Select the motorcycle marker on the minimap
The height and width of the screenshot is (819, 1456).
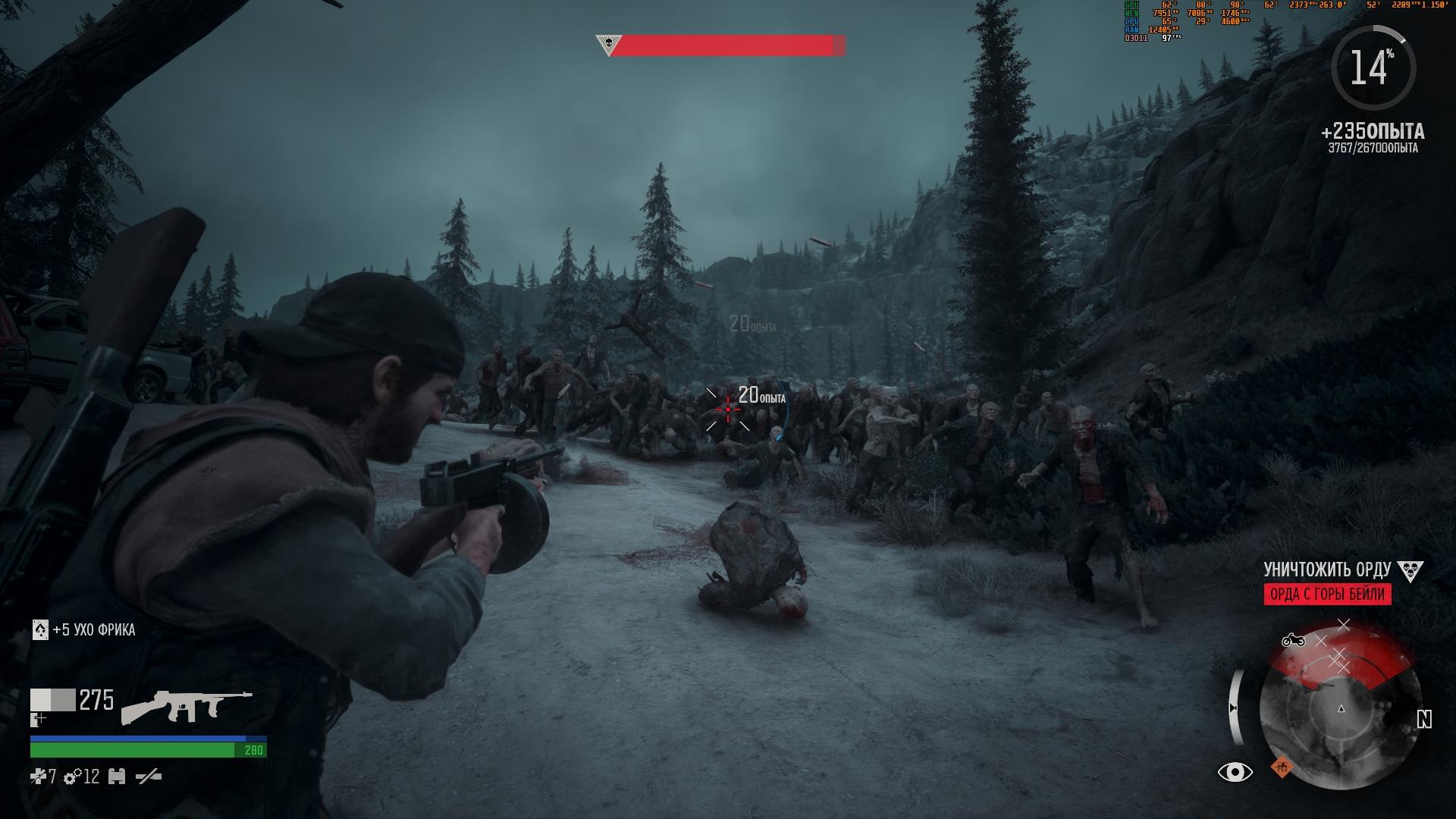coord(1293,641)
